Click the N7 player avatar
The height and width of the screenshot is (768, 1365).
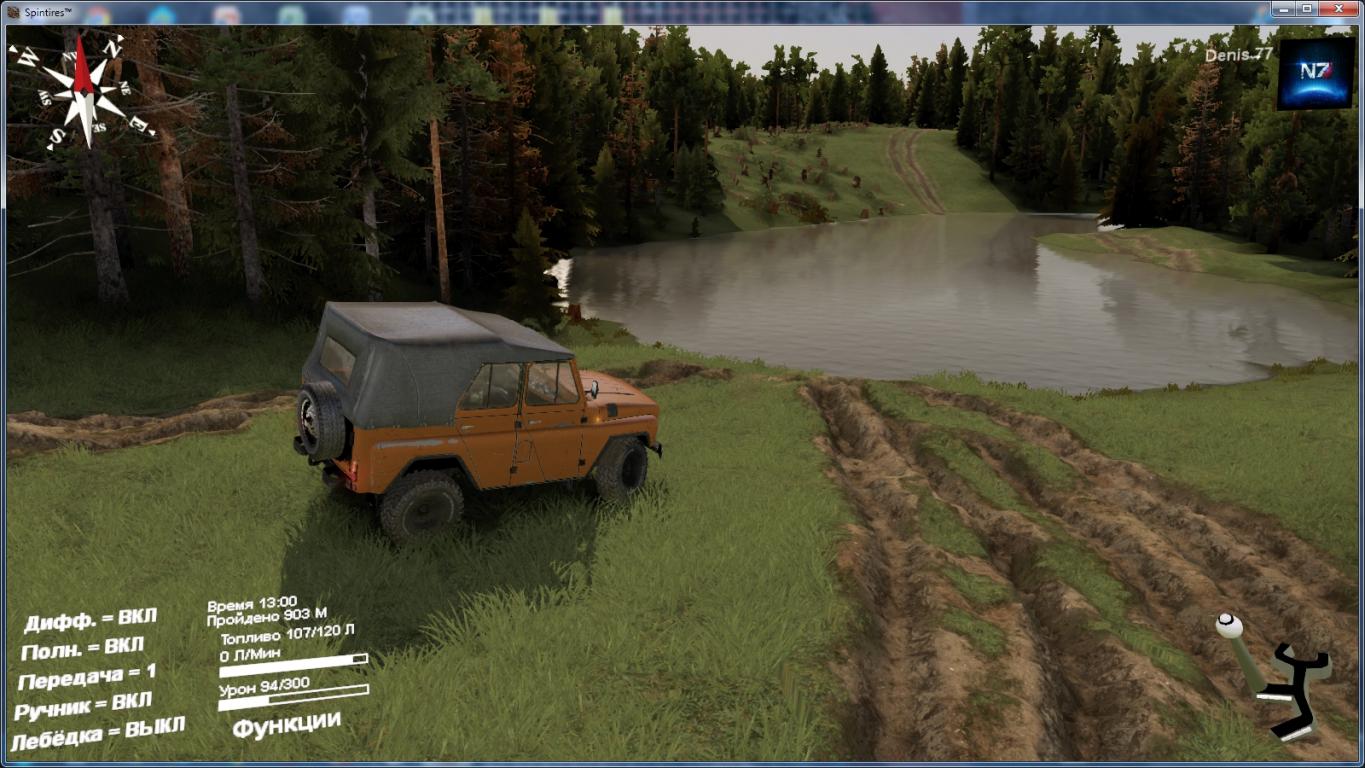tap(1315, 73)
